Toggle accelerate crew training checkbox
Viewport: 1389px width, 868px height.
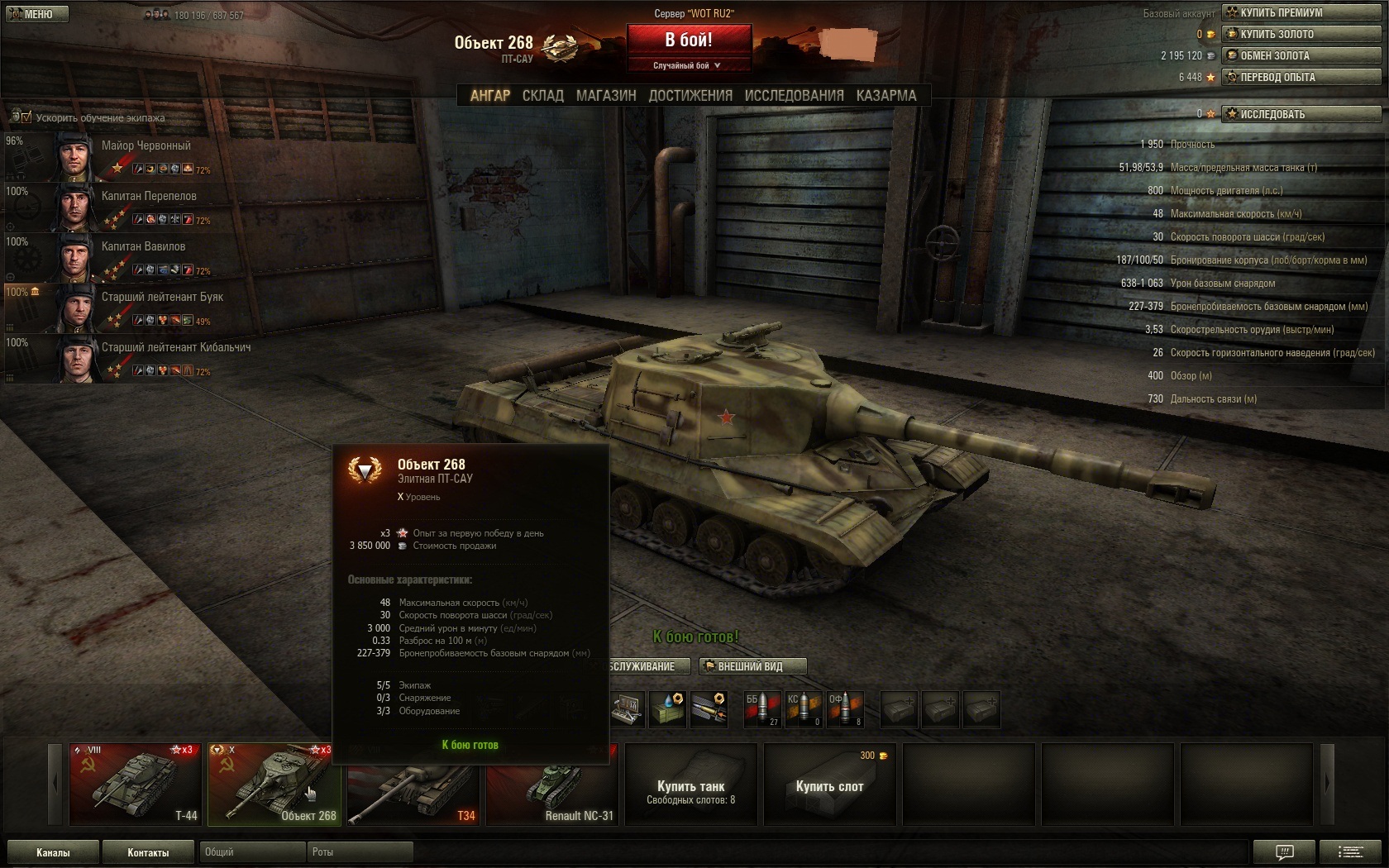point(26,117)
